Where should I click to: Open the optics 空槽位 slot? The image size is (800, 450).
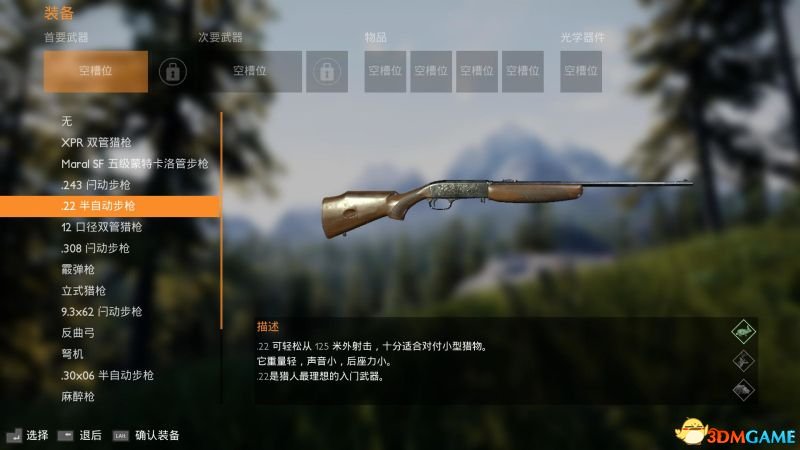[x=580, y=72]
